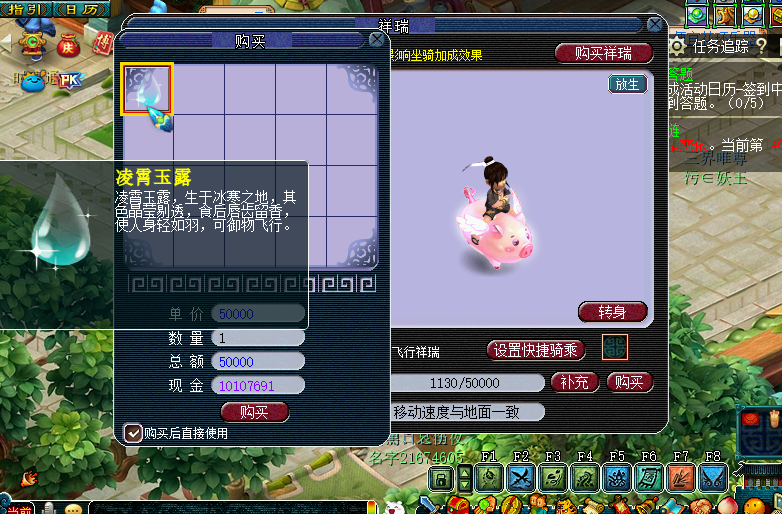Viewport: 782px width, 514px height.
Task: Open the 指引 guide menu
Action: (26, 10)
